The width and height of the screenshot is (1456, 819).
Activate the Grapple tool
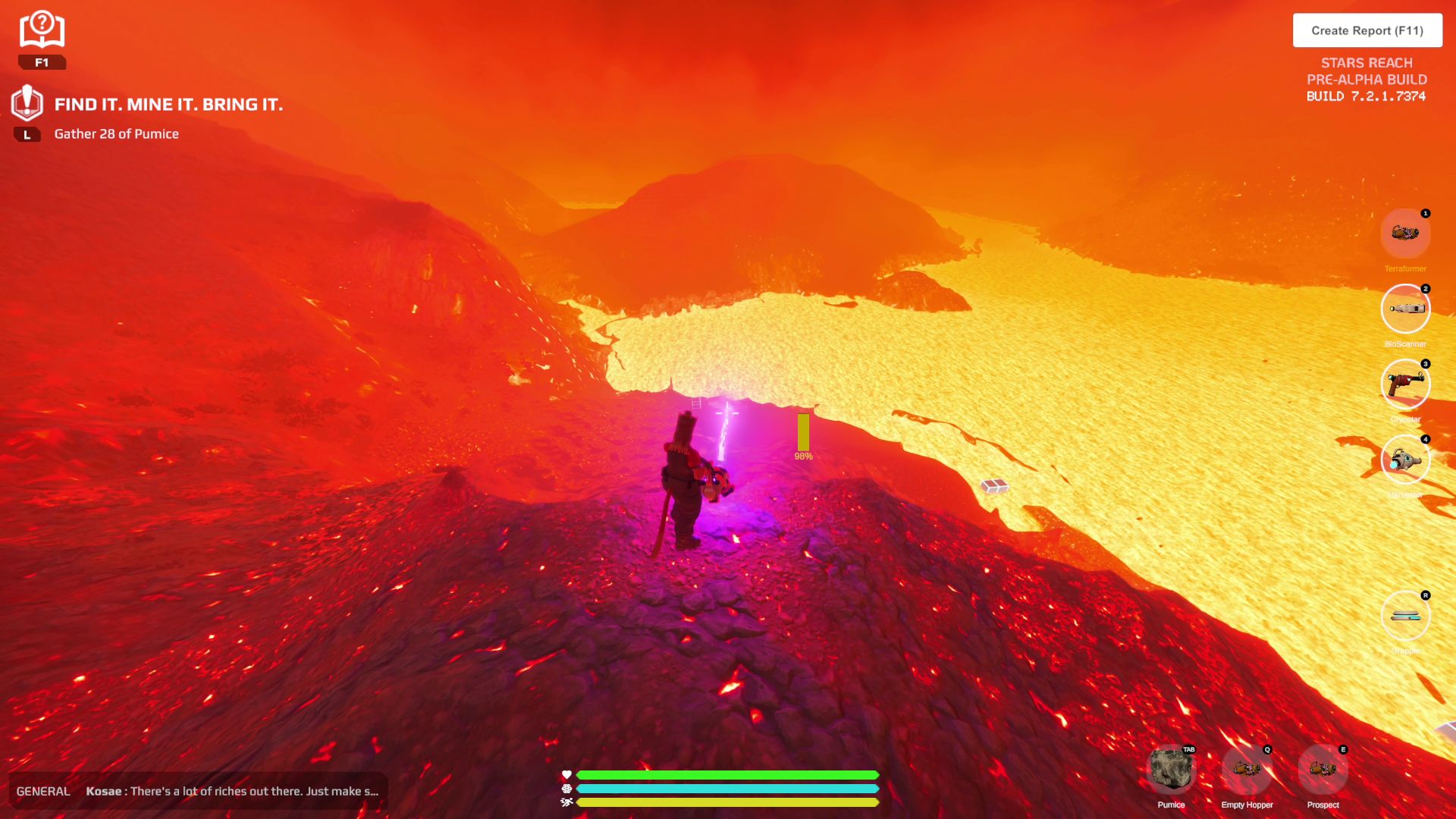pyautogui.click(x=1406, y=616)
